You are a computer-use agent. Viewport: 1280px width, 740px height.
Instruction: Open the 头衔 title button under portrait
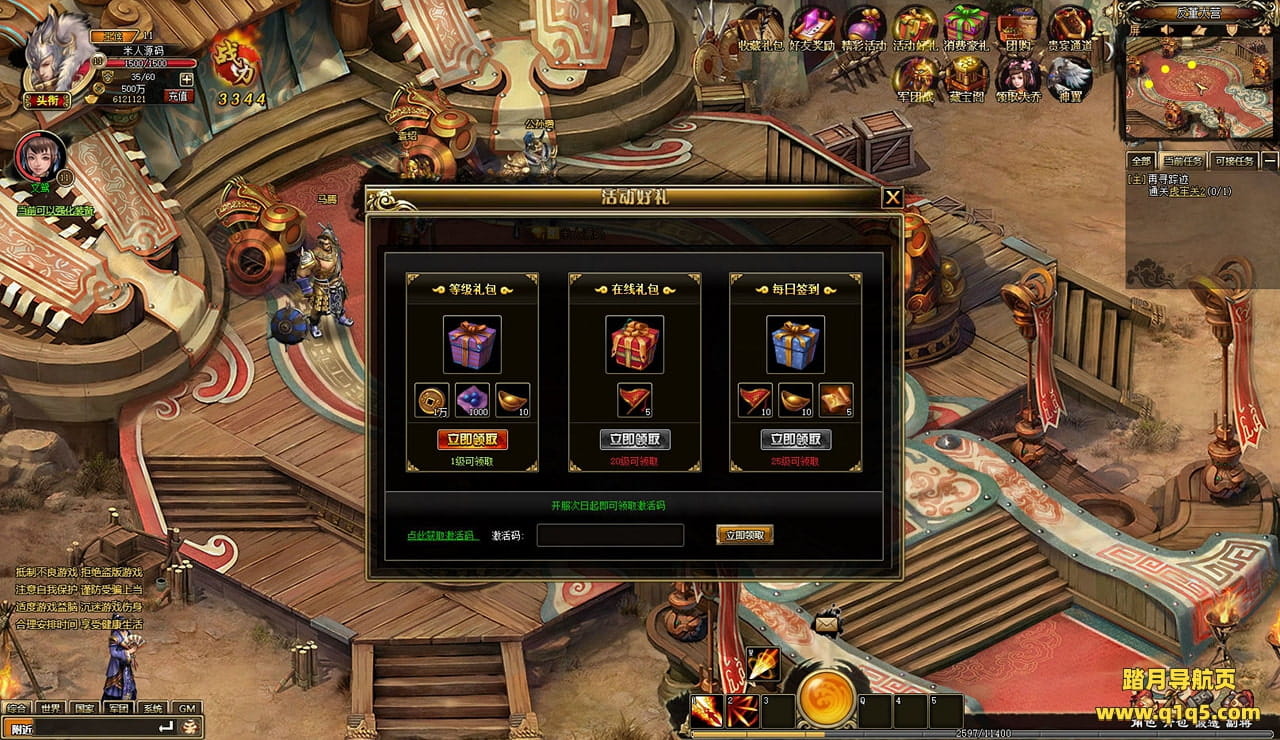[x=47, y=100]
